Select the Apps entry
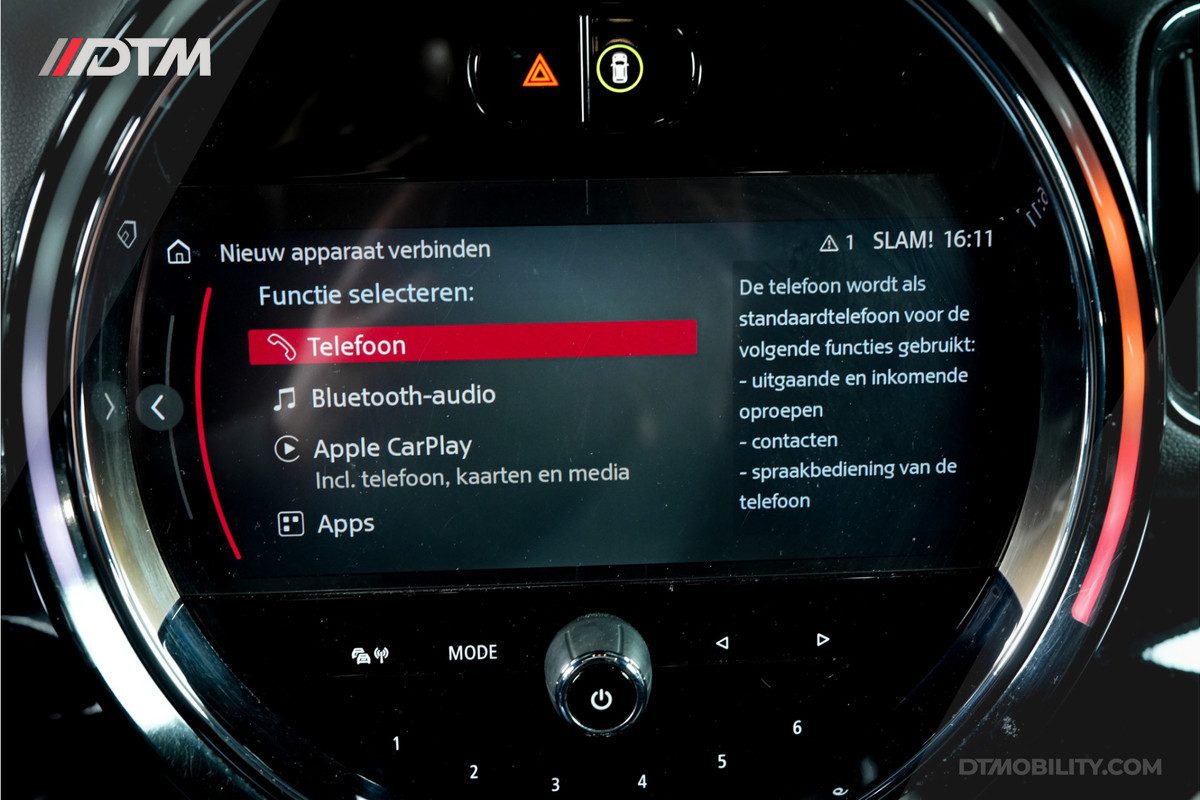Screen dimensions: 1200x800 click(x=345, y=523)
